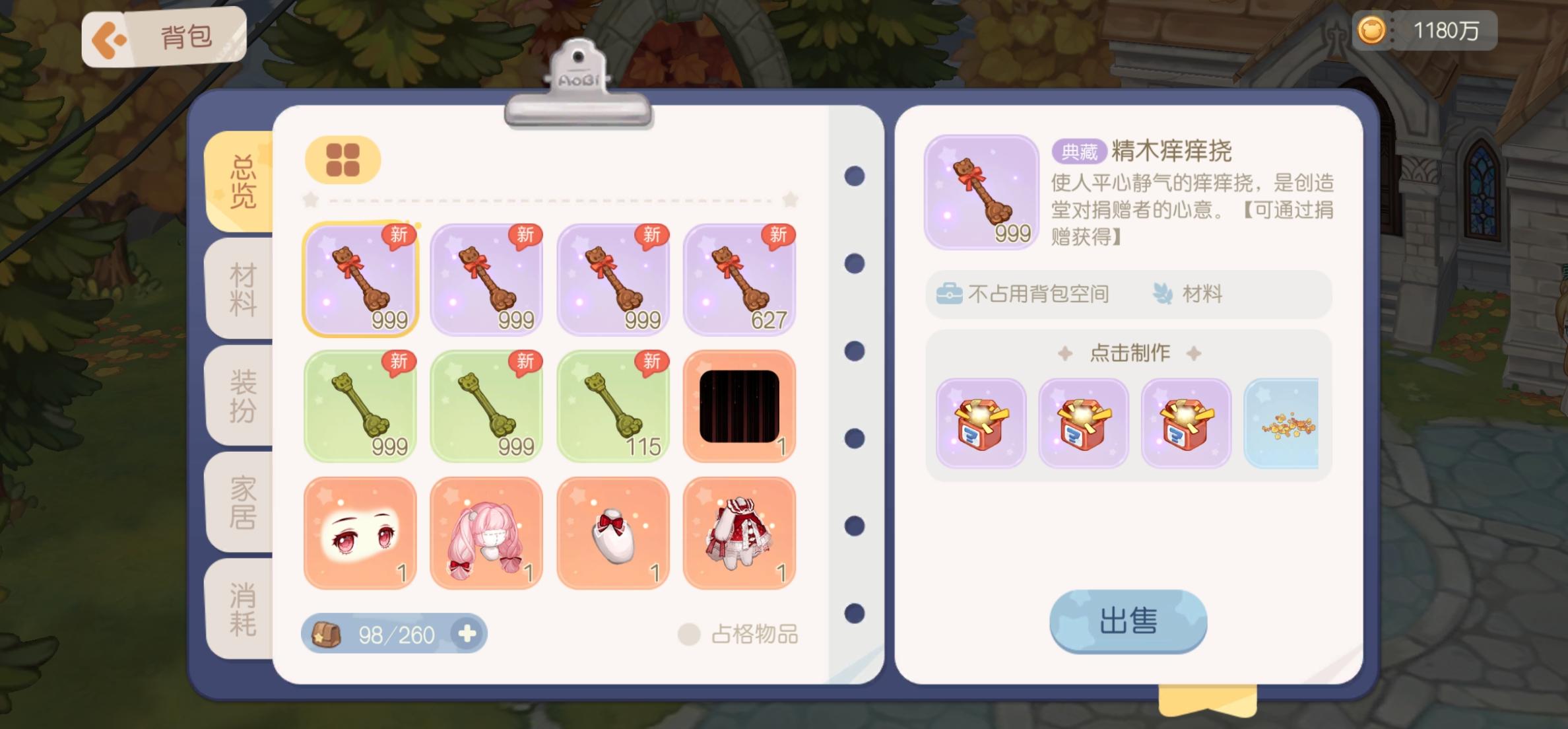Select the gold shards crafting material tile
The image size is (1568, 729).
(1283, 425)
